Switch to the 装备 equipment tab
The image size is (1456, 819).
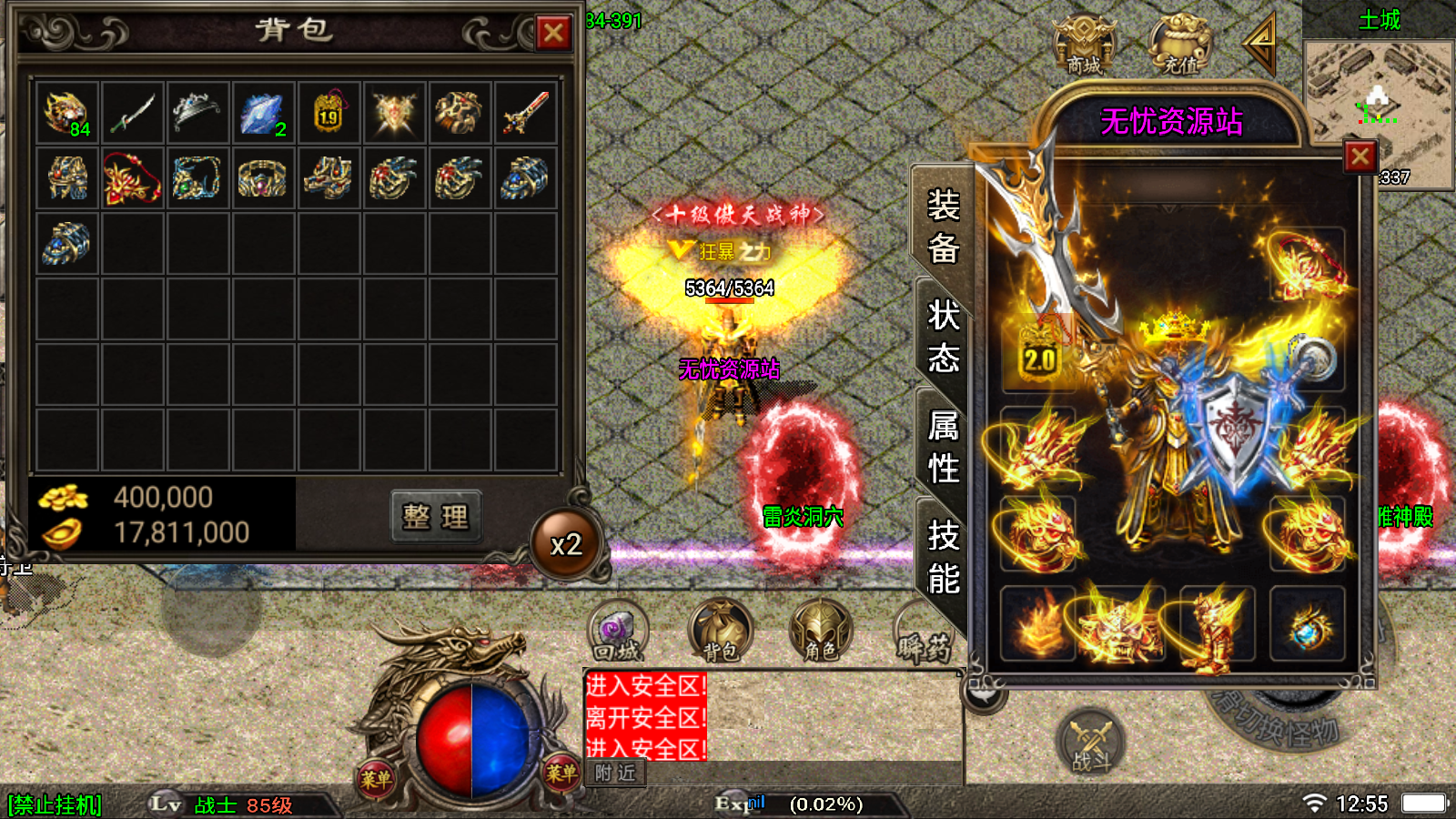click(x=943, y=226)
